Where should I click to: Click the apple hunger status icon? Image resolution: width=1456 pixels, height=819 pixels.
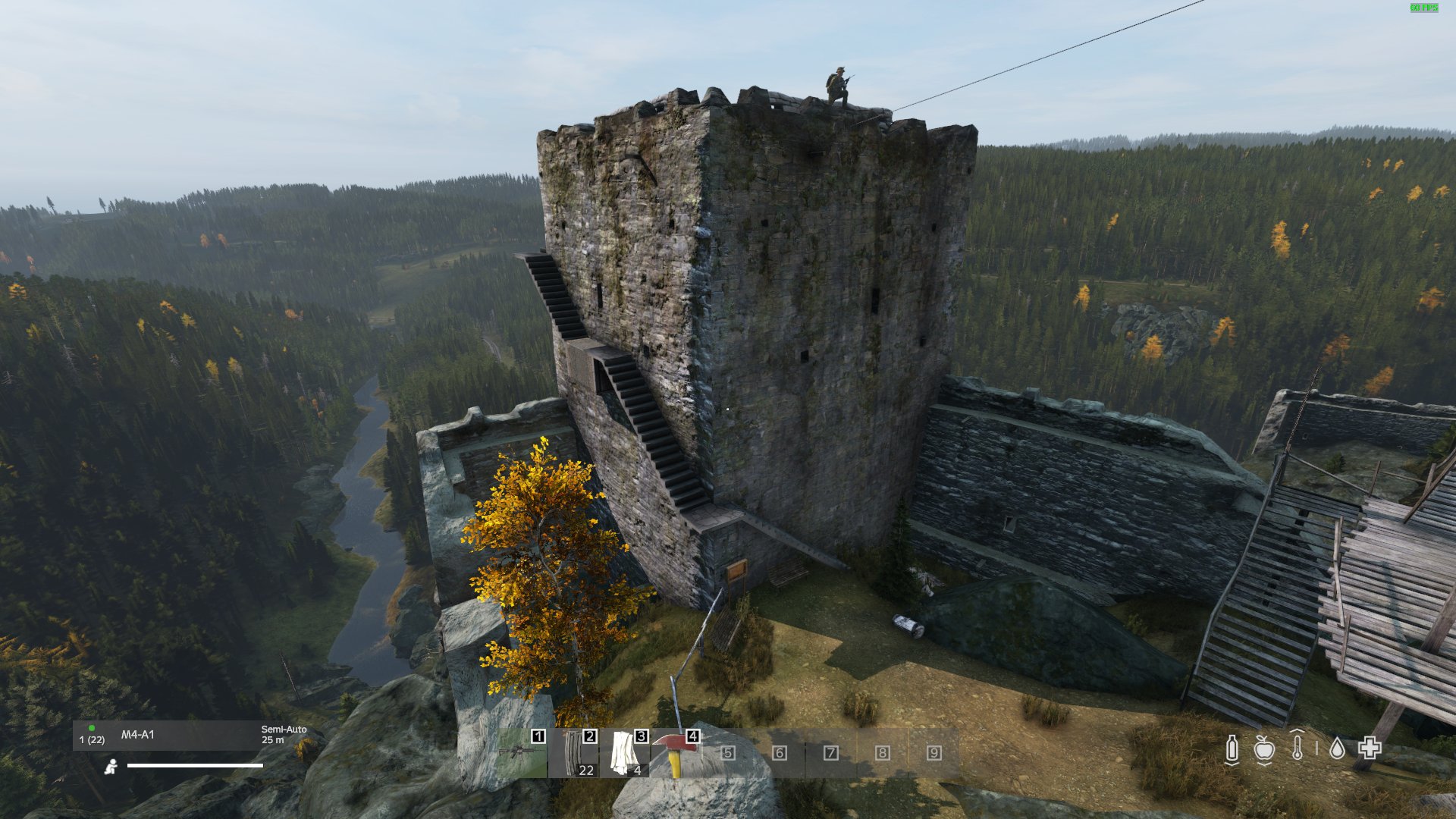[1264, 749]
